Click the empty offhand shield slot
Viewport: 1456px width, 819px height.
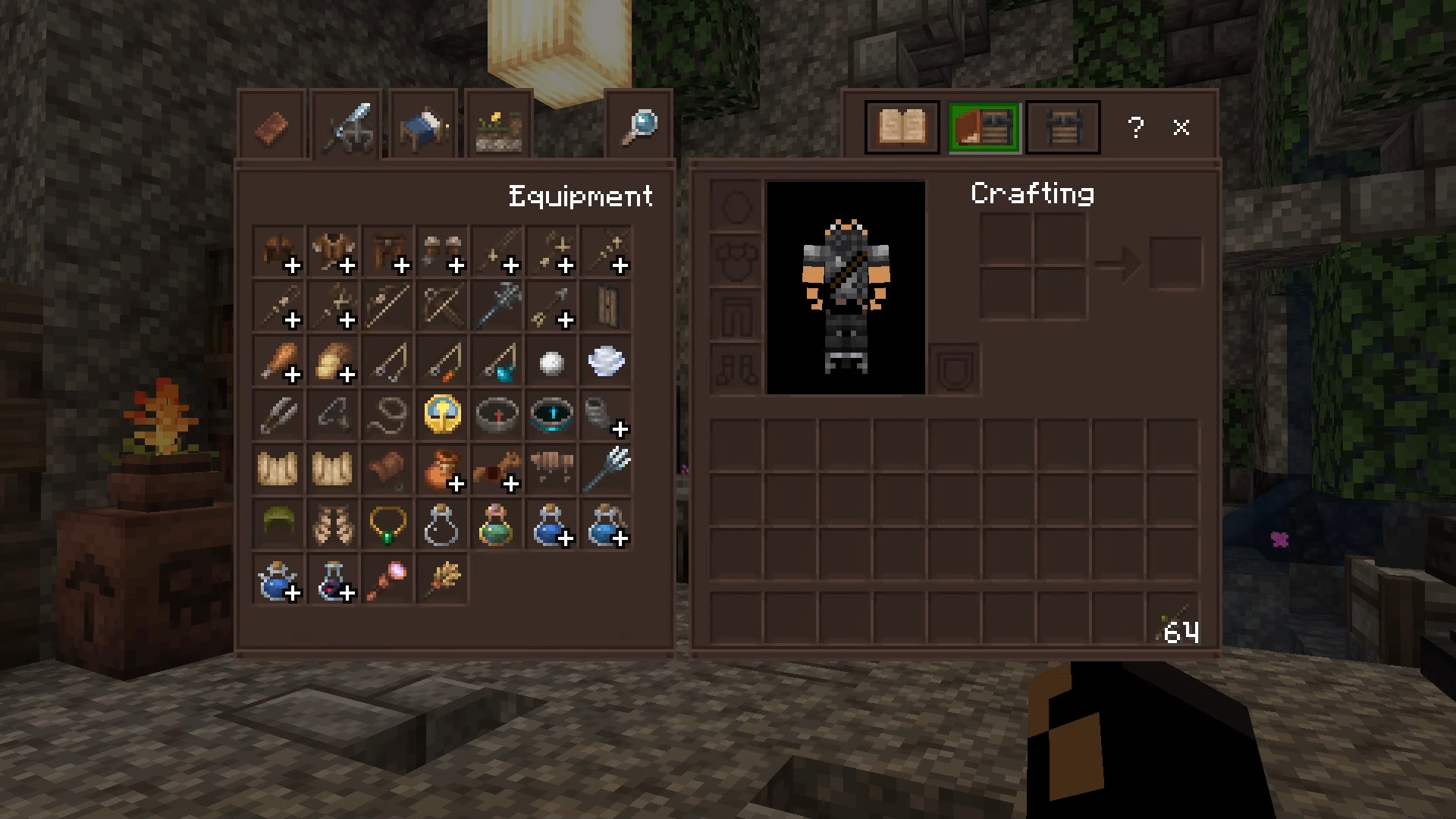(x=955, y=369)
